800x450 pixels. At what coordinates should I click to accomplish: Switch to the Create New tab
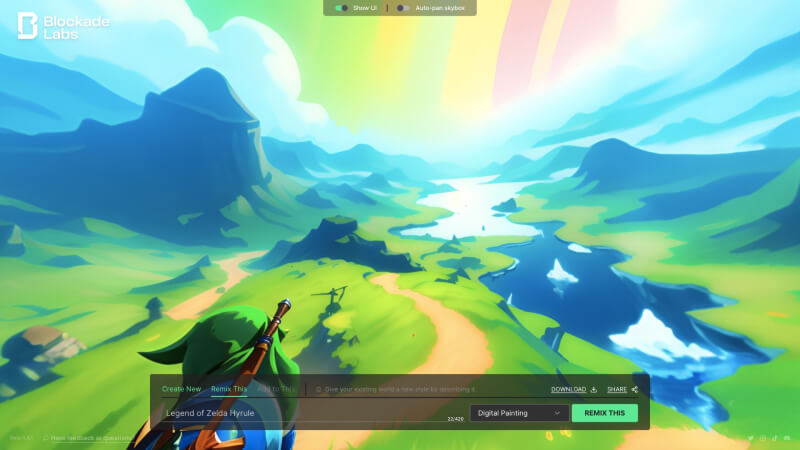pyautogui.click(x=181, y=389)
